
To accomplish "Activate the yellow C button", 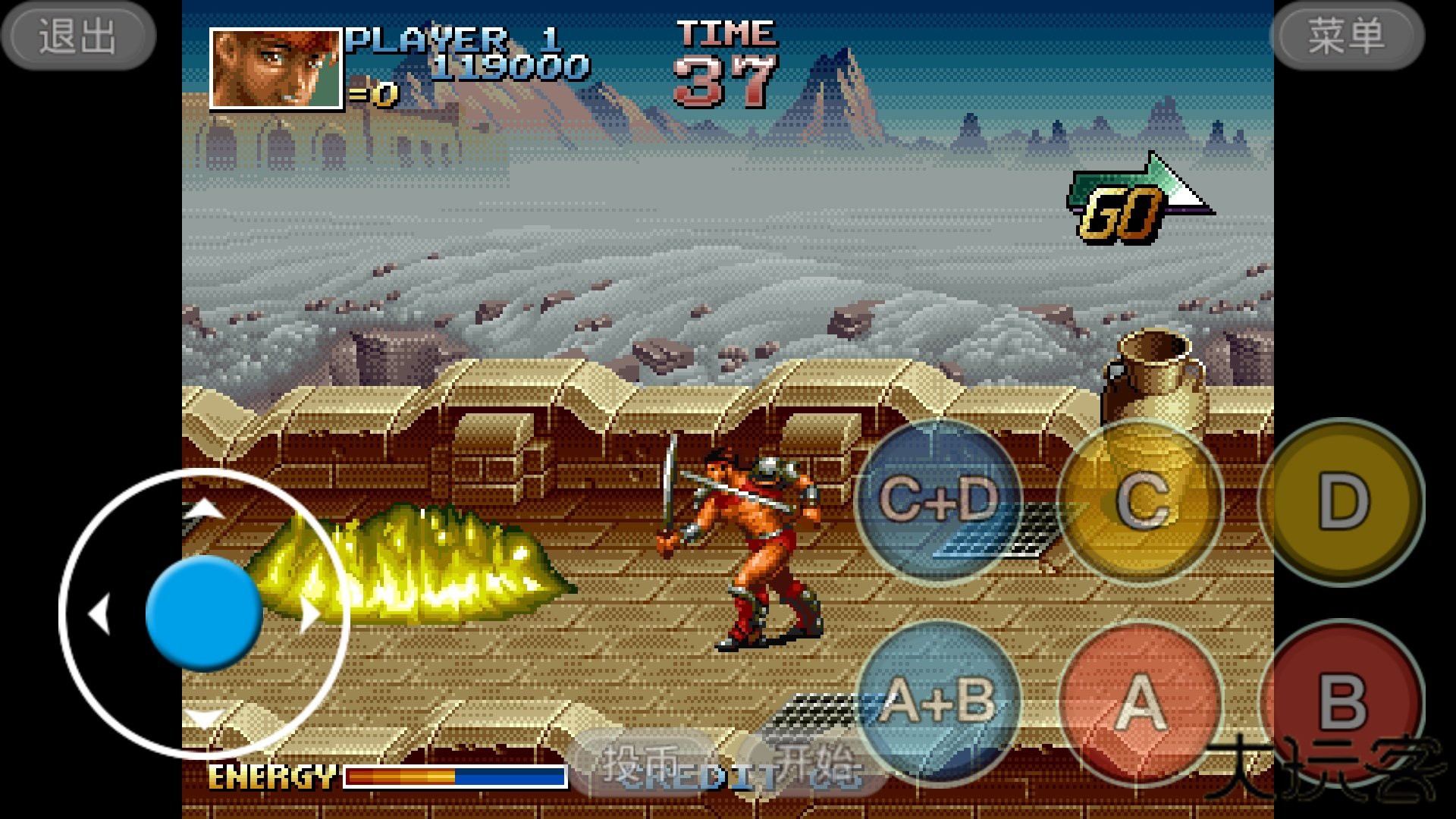I will click(1141, 500).
